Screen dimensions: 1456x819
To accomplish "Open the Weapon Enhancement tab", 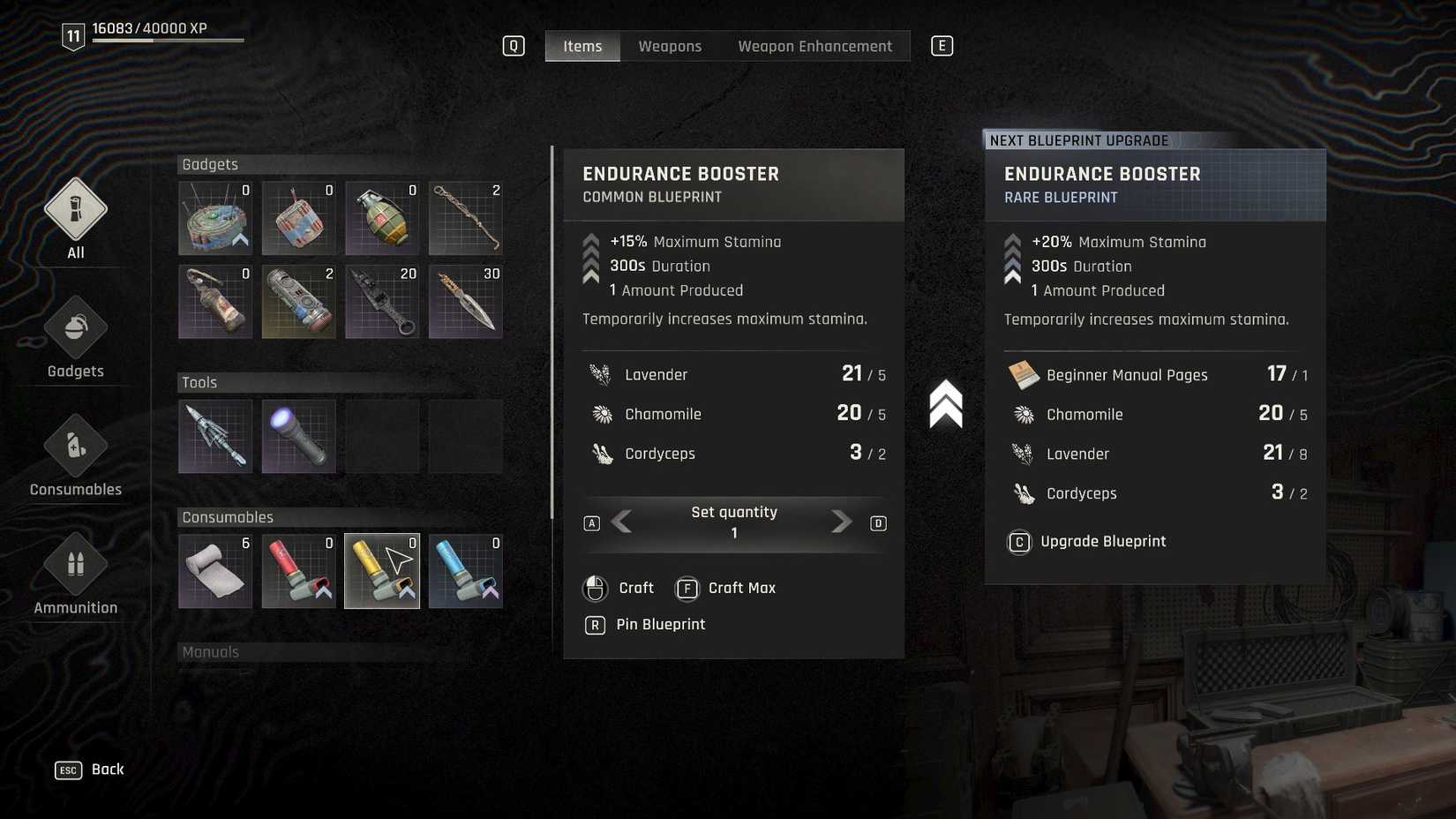I will click(814, 45).
